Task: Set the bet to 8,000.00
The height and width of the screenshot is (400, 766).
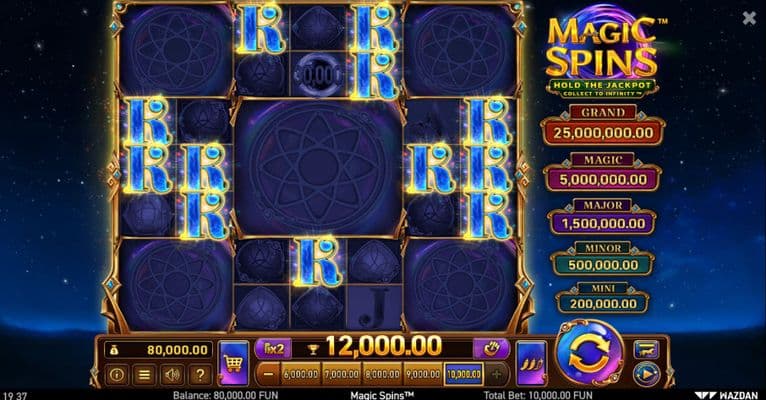Action: [x=382, y=374]
